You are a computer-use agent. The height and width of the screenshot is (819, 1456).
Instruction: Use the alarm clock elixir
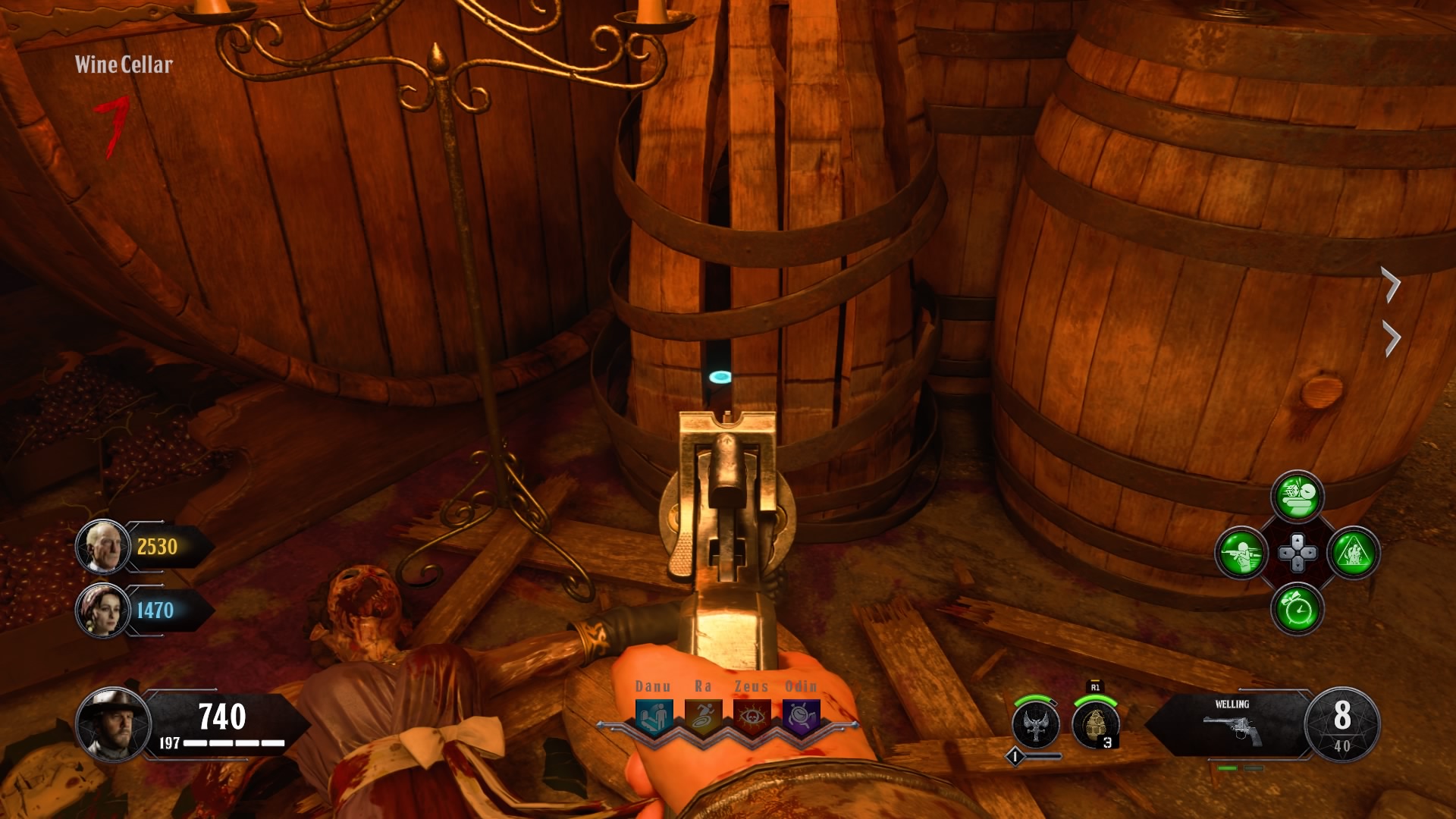(x=1298, y=609)
